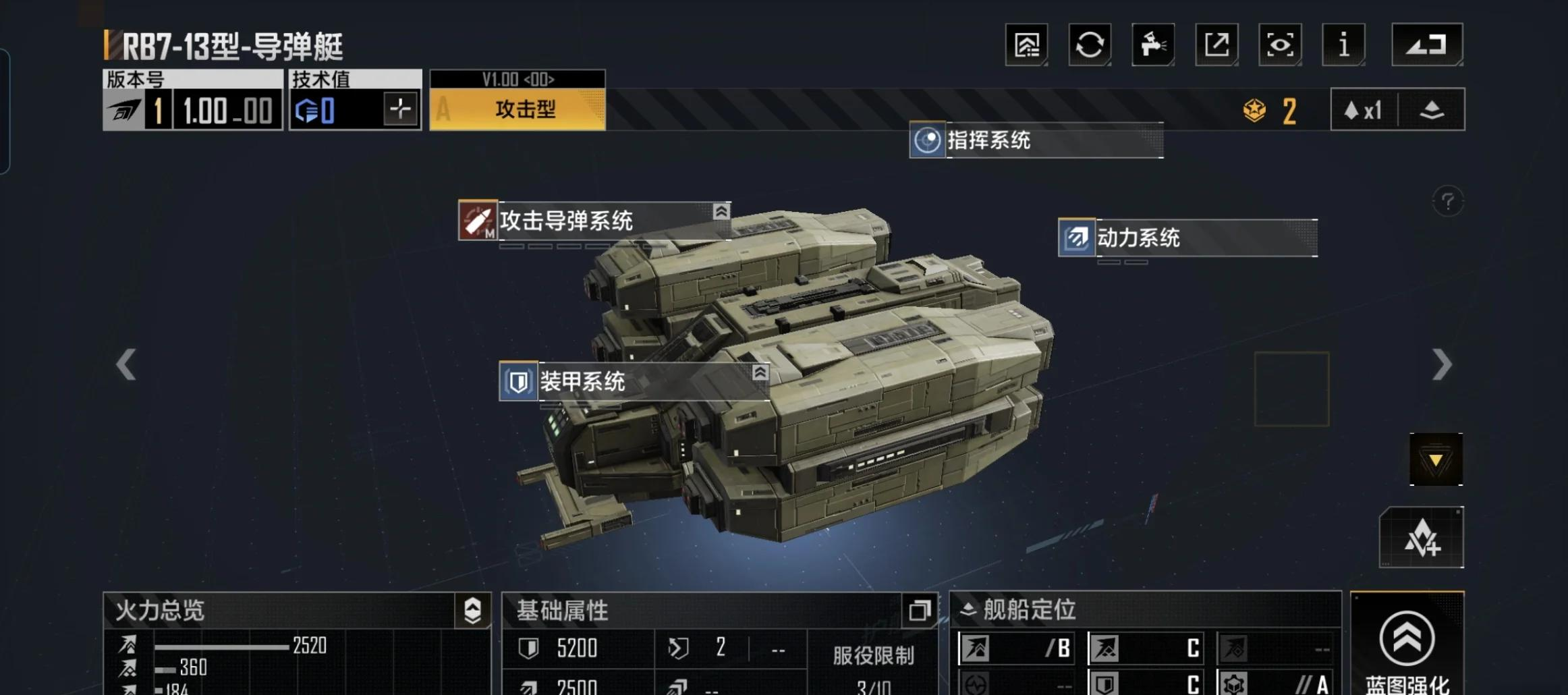
Task: Click the return arrow button
Action: click(x=1427, y=45)
